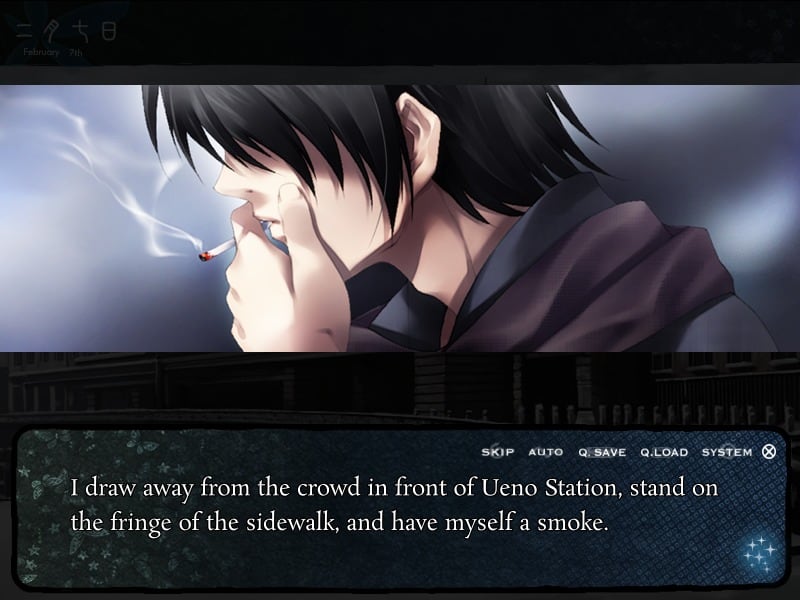Hide the dialogue box with the X icon

tap(769, 451)
